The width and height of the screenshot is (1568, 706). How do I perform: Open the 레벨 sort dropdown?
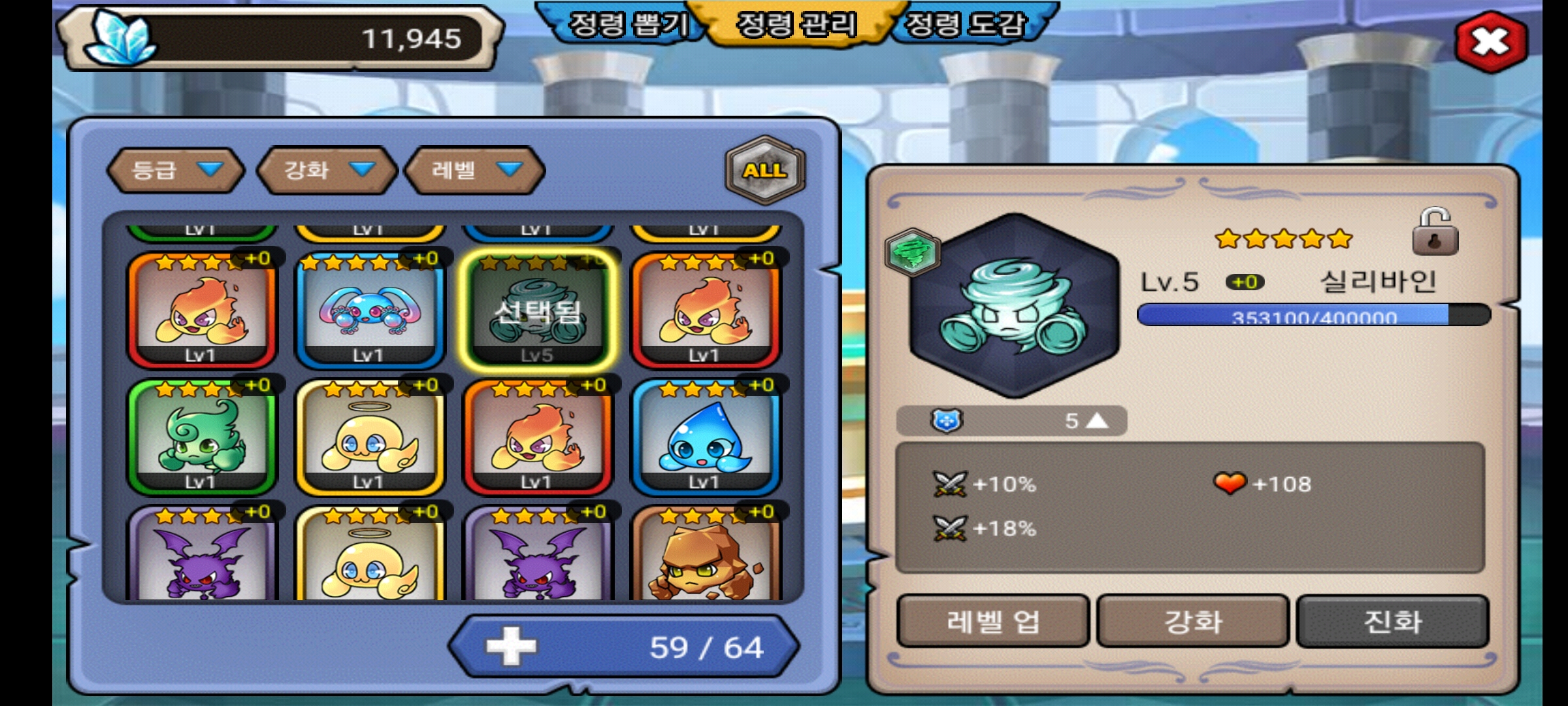[x=475, y=171]
